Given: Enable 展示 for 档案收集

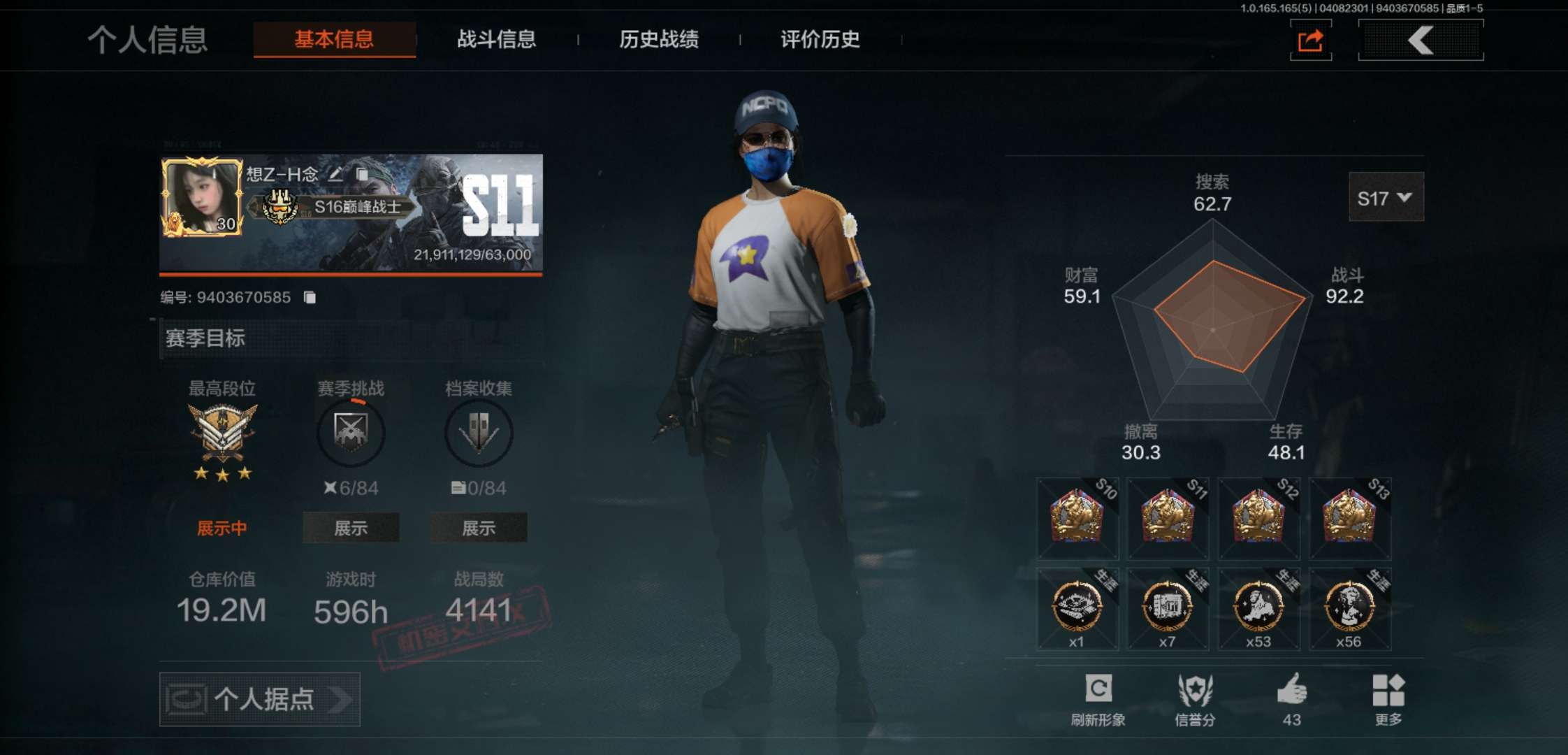Looking at the screenshot, I should [479, 528].
